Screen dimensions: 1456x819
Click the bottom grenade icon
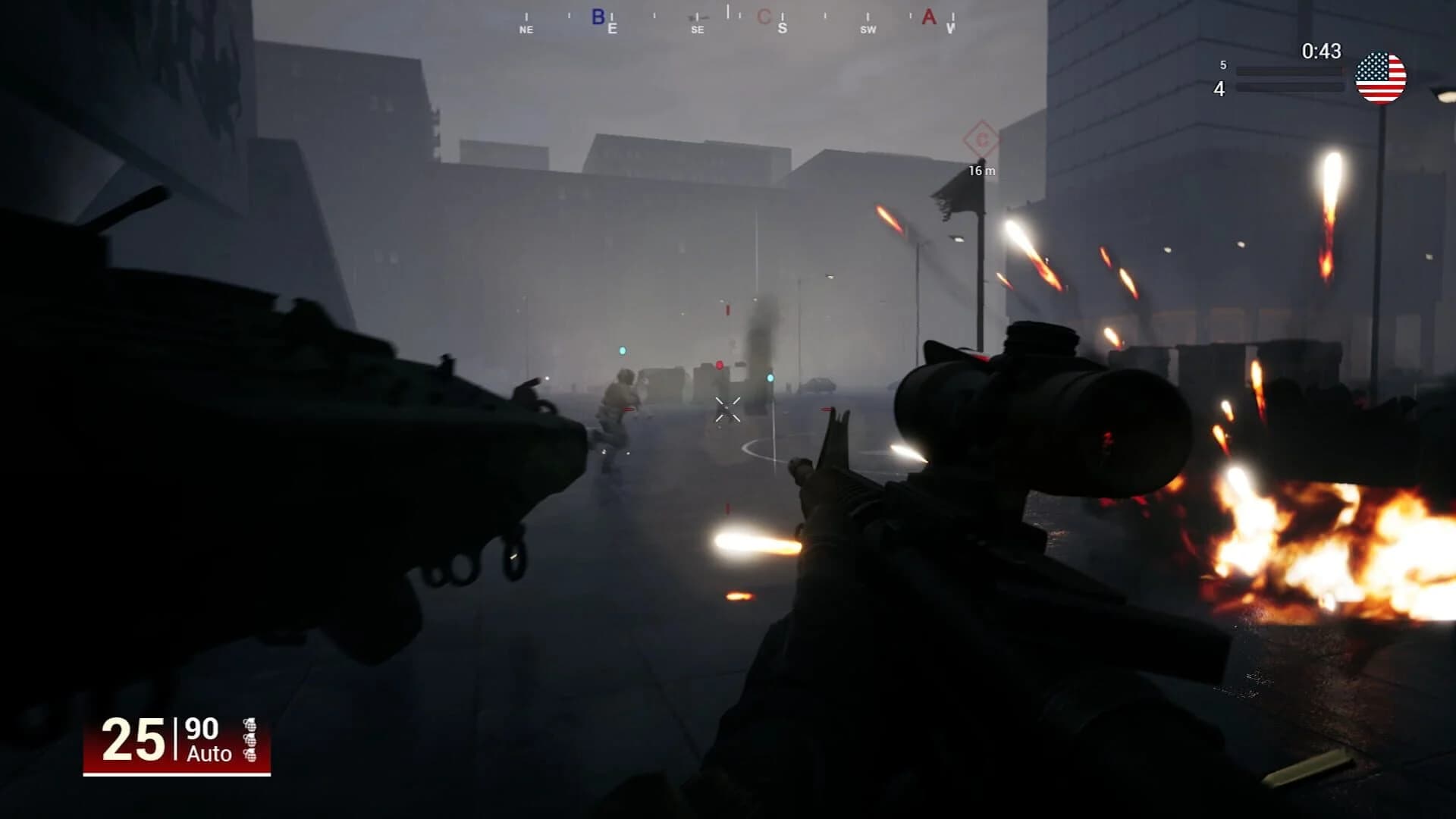coord(251,756)
